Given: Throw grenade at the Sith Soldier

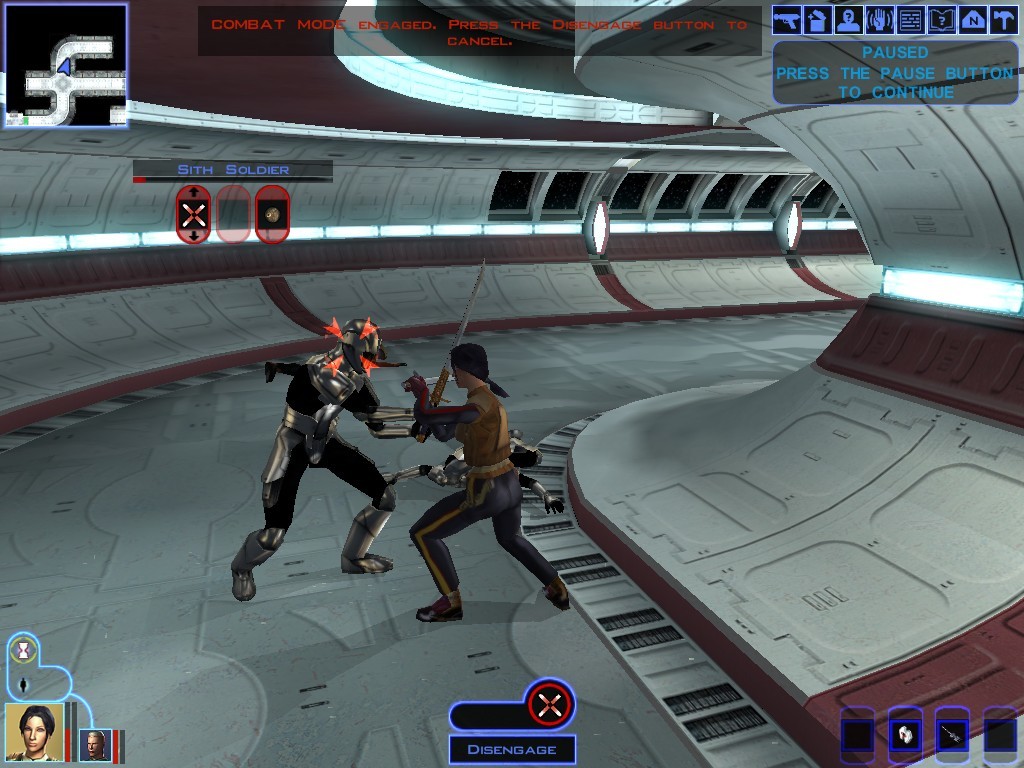Looking at the screenshot, I should click(272, 213).
